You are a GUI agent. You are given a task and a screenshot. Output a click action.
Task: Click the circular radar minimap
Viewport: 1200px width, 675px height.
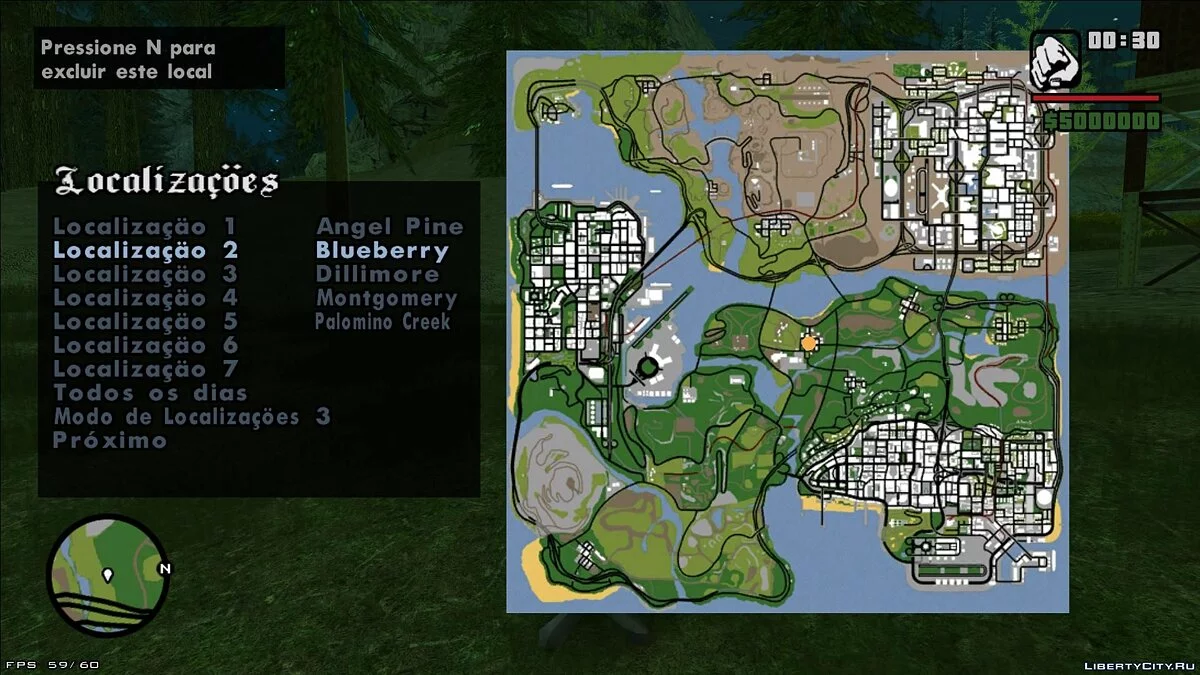[107, 575]
